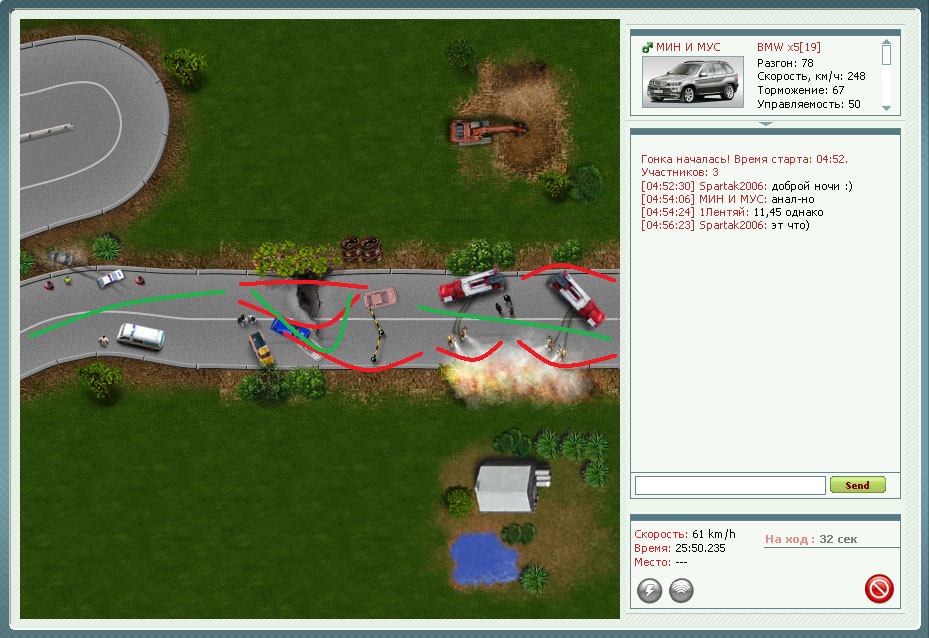Click the red prohibition sign button
929x638 pixels.
click(879, 589)
